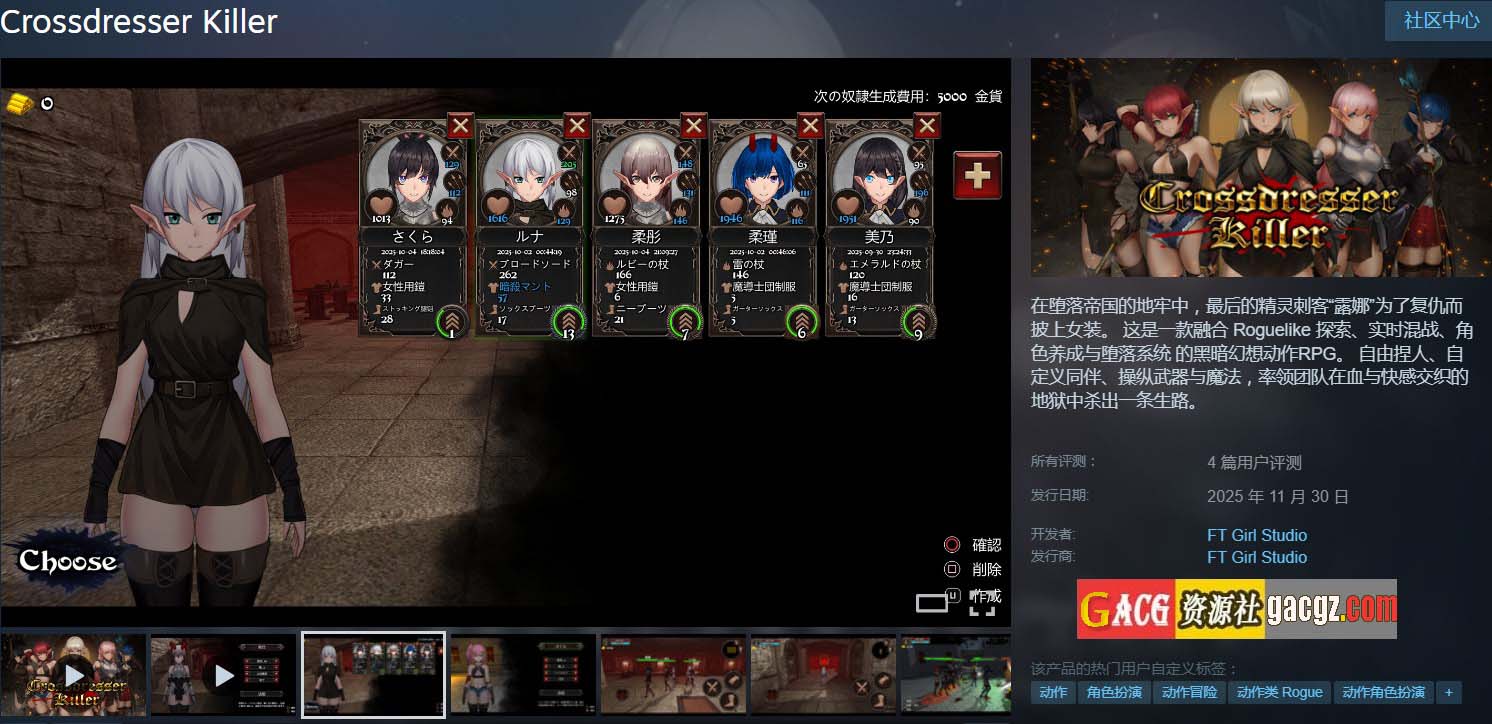Open the 社区中心 community hub
The height and width of the screenshot is (724, 1492).
[x=1441, y=21]
